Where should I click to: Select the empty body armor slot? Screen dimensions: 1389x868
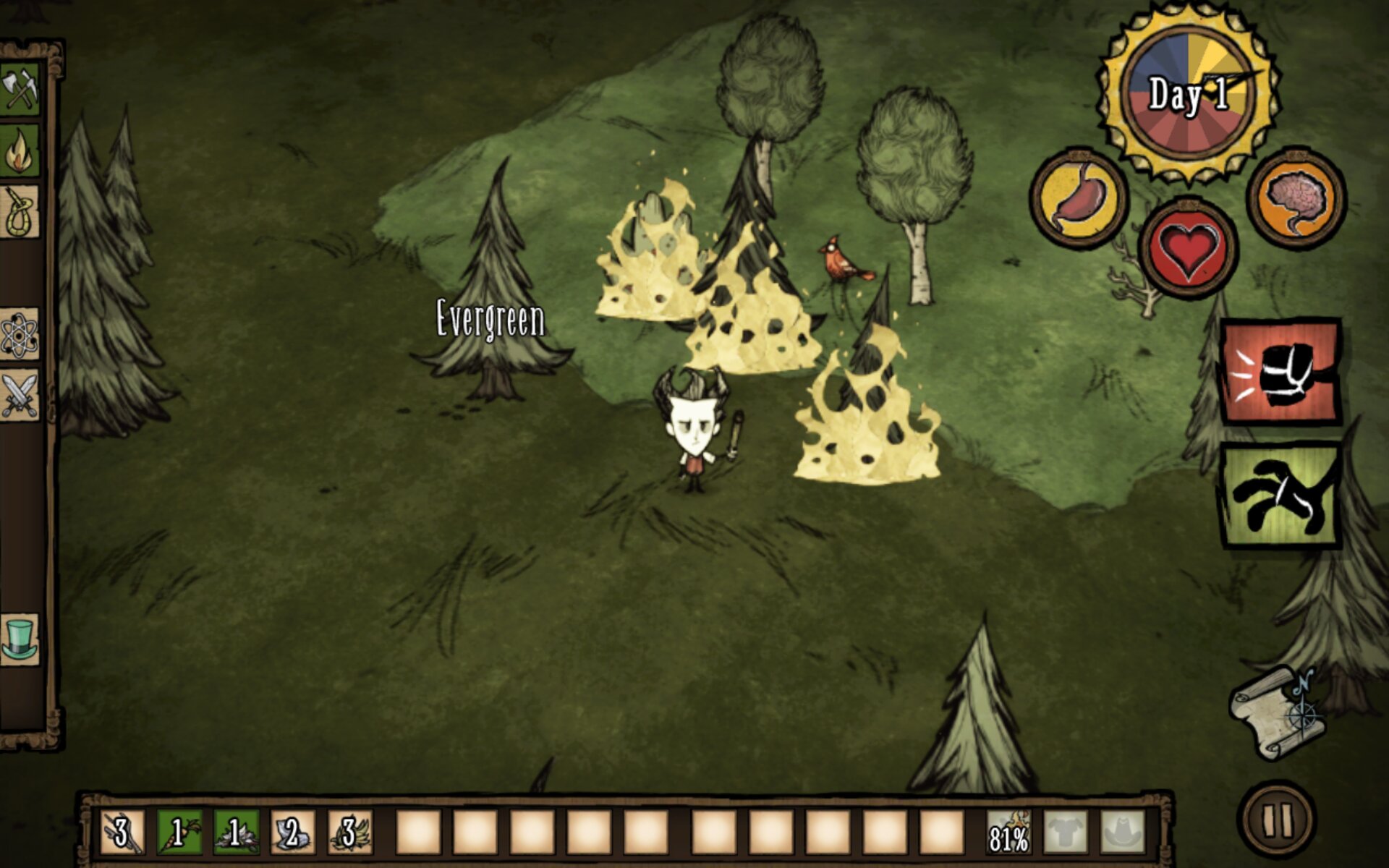point(1066,832)
